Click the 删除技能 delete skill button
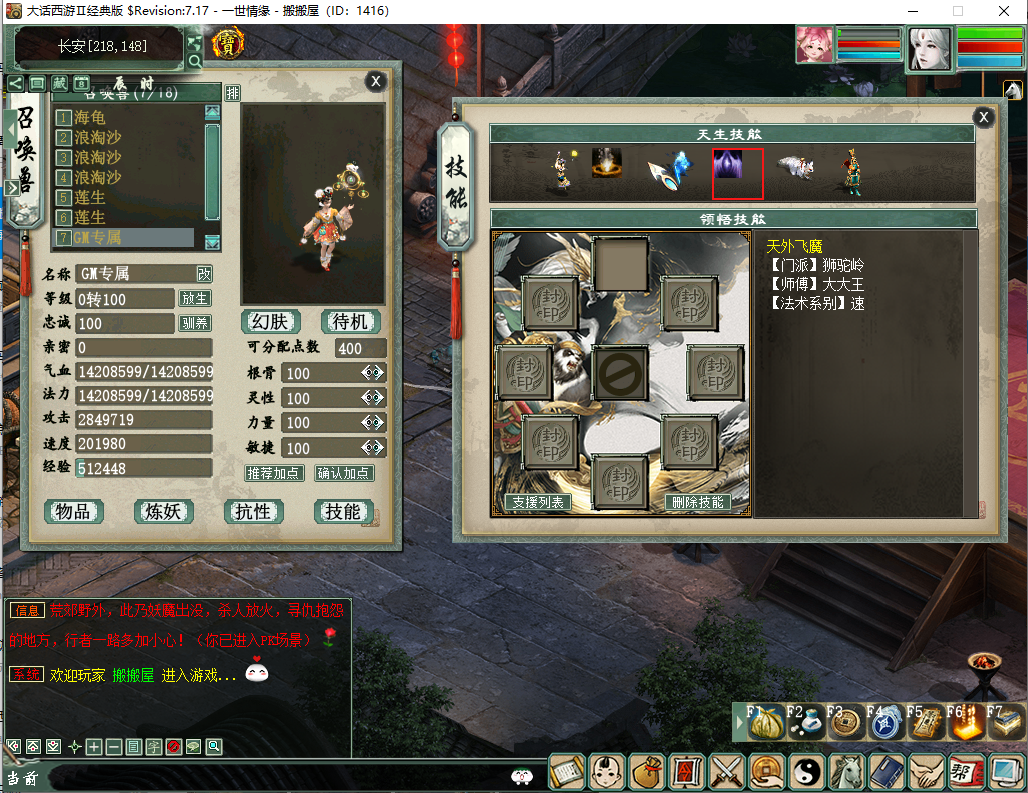This screenshot has width=1028, height=793. (x=697, y=502)
